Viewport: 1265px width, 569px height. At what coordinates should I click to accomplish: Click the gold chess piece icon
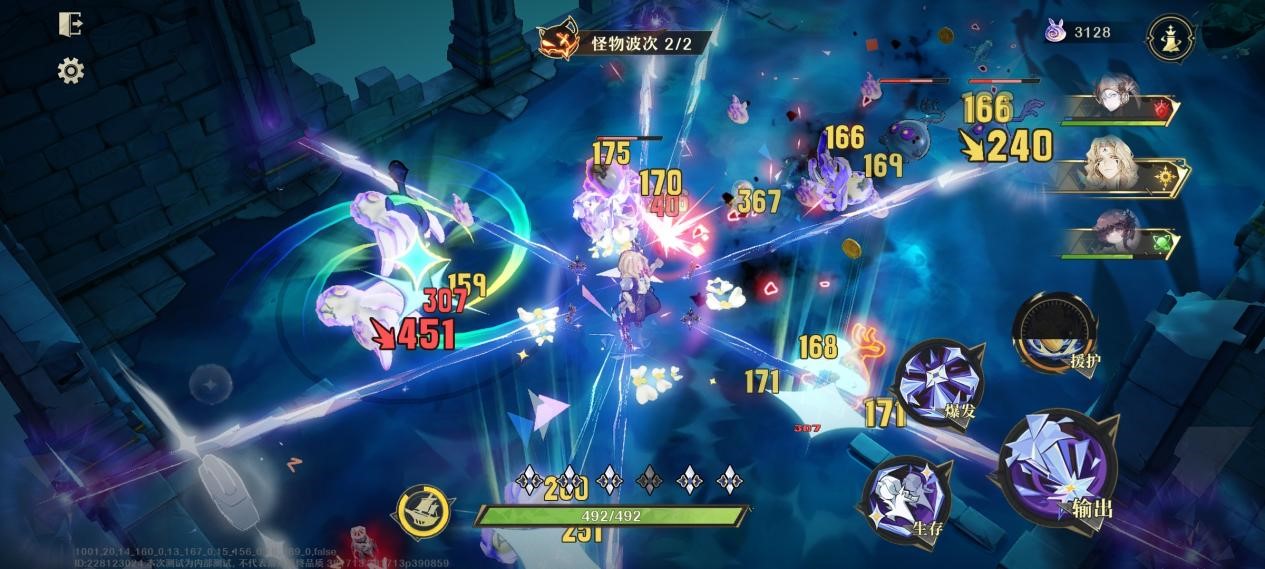(x=1171, y=39)
